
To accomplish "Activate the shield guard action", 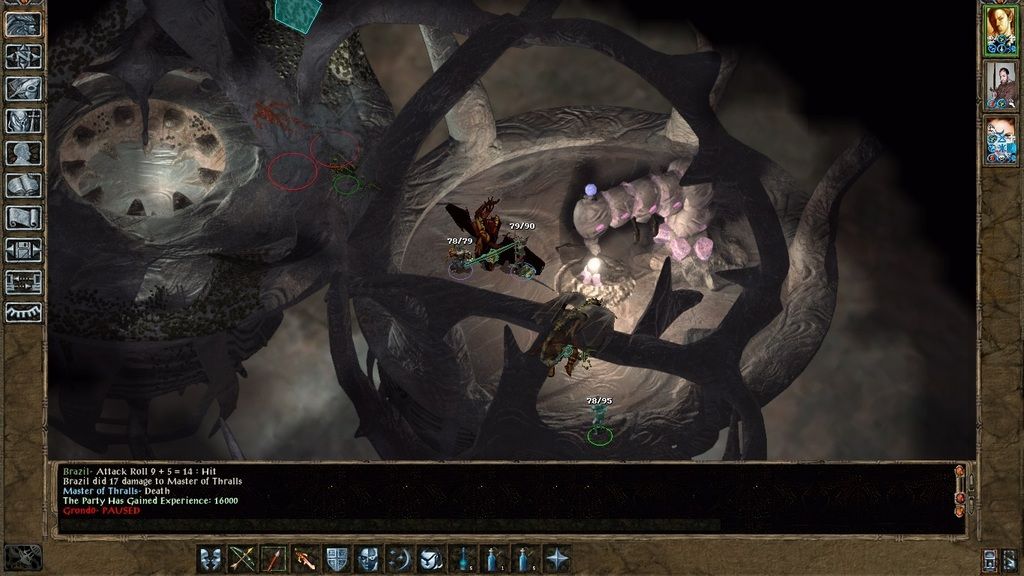I will [337, 559].
